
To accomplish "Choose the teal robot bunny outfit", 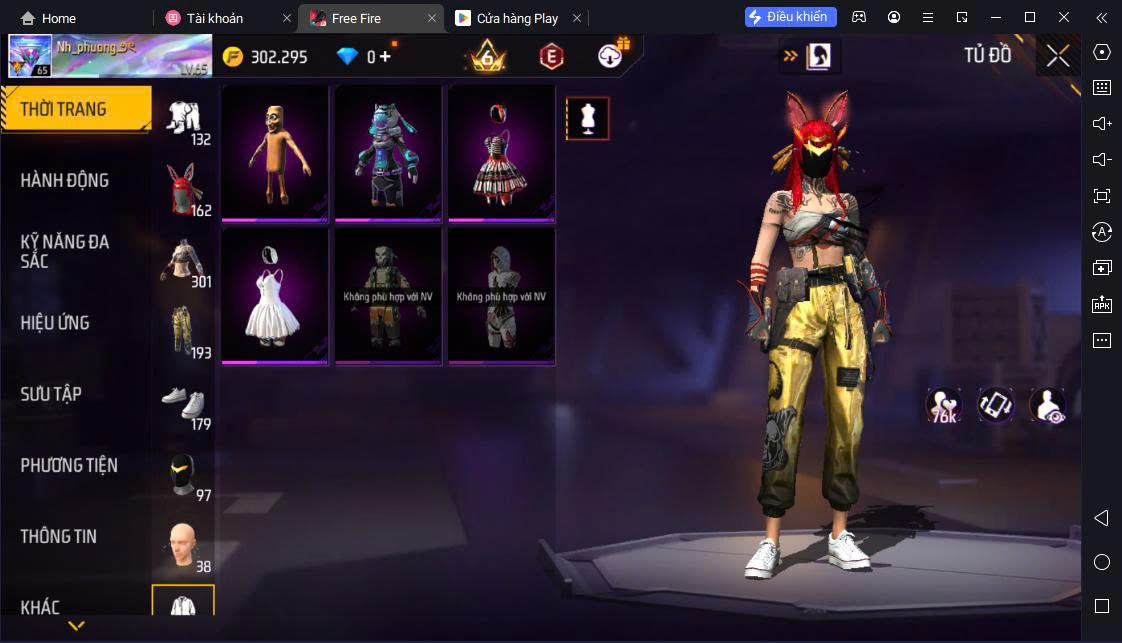I will coord(388,152).
